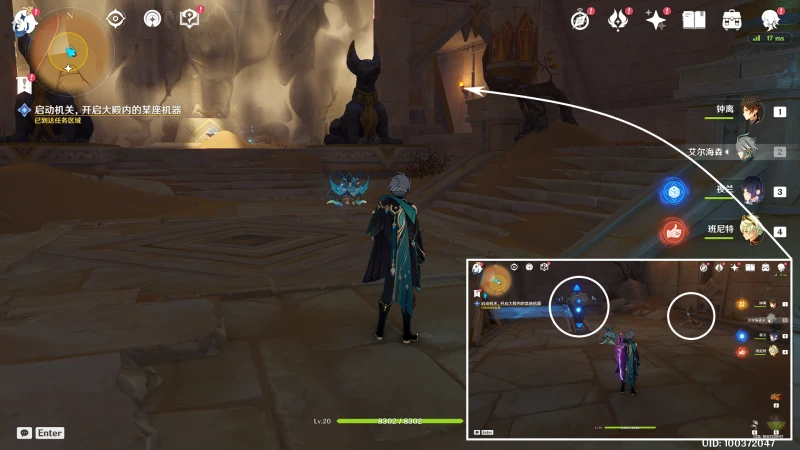The height and width of the screenshot is (450, 800).
Task: Open the character screen portrait icon
Action: pos(770,19)
